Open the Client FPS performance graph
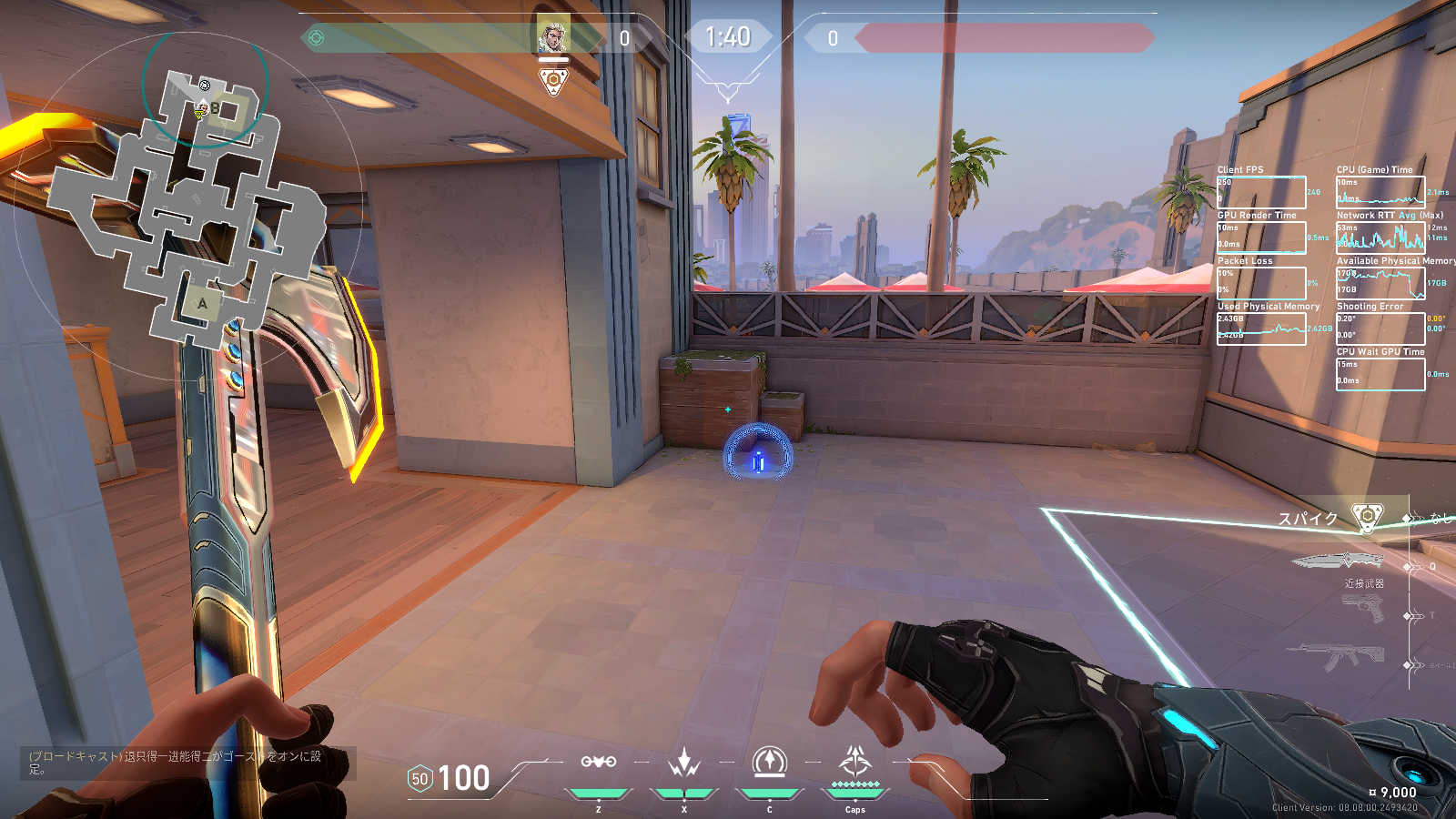The width and height of the screenshot is (1456, 819). [1261, 192]
